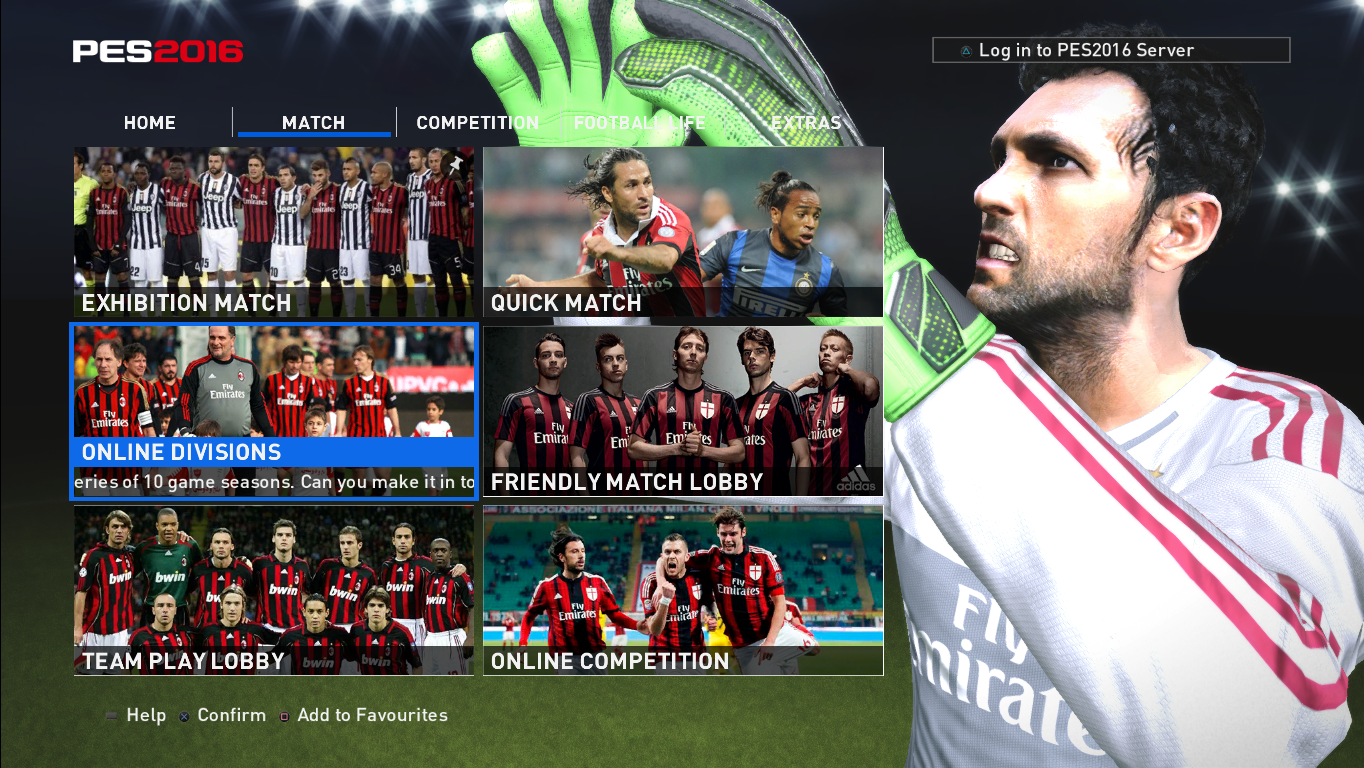Switch to the MATCH tab
1364x768 pixels.
313,122
